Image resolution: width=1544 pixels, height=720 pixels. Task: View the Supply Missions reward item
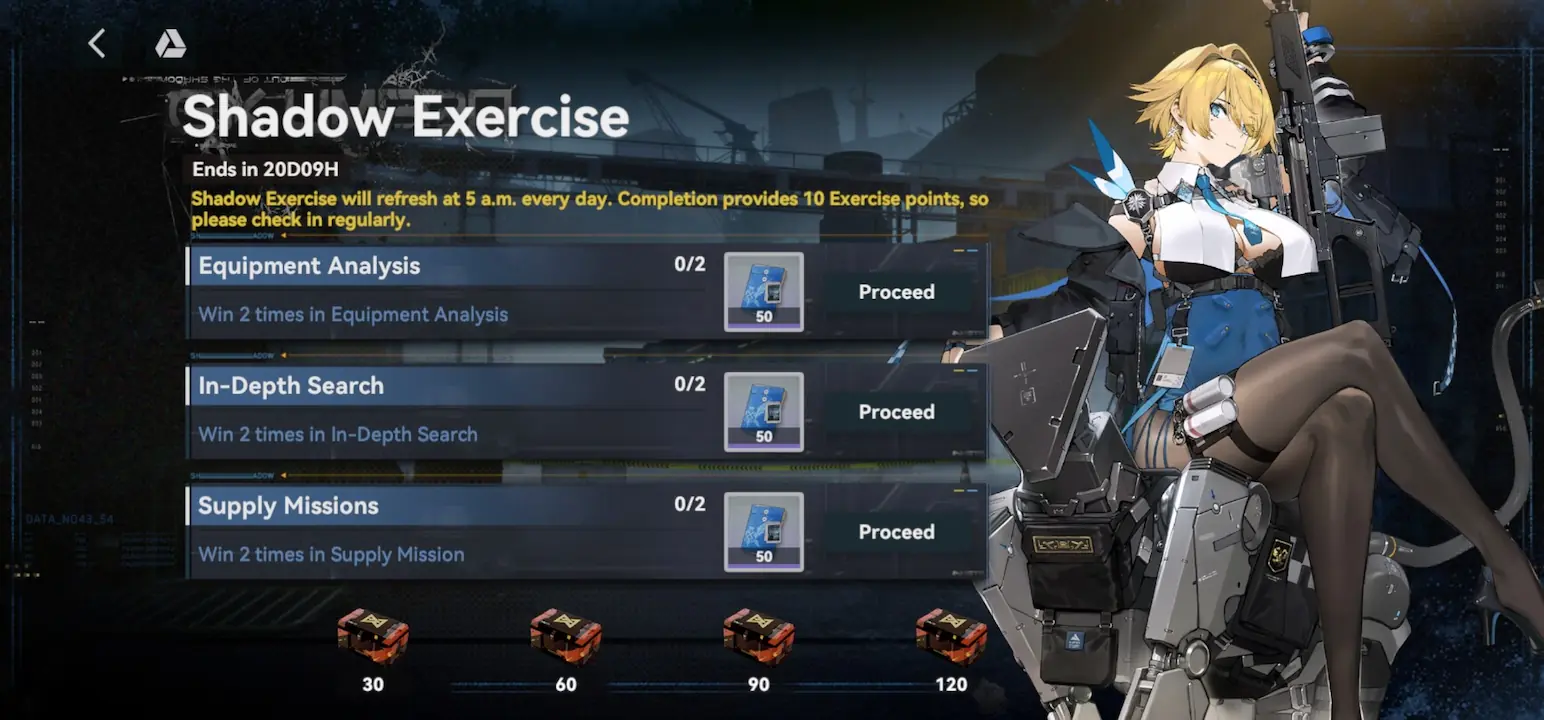click(763, 531)
